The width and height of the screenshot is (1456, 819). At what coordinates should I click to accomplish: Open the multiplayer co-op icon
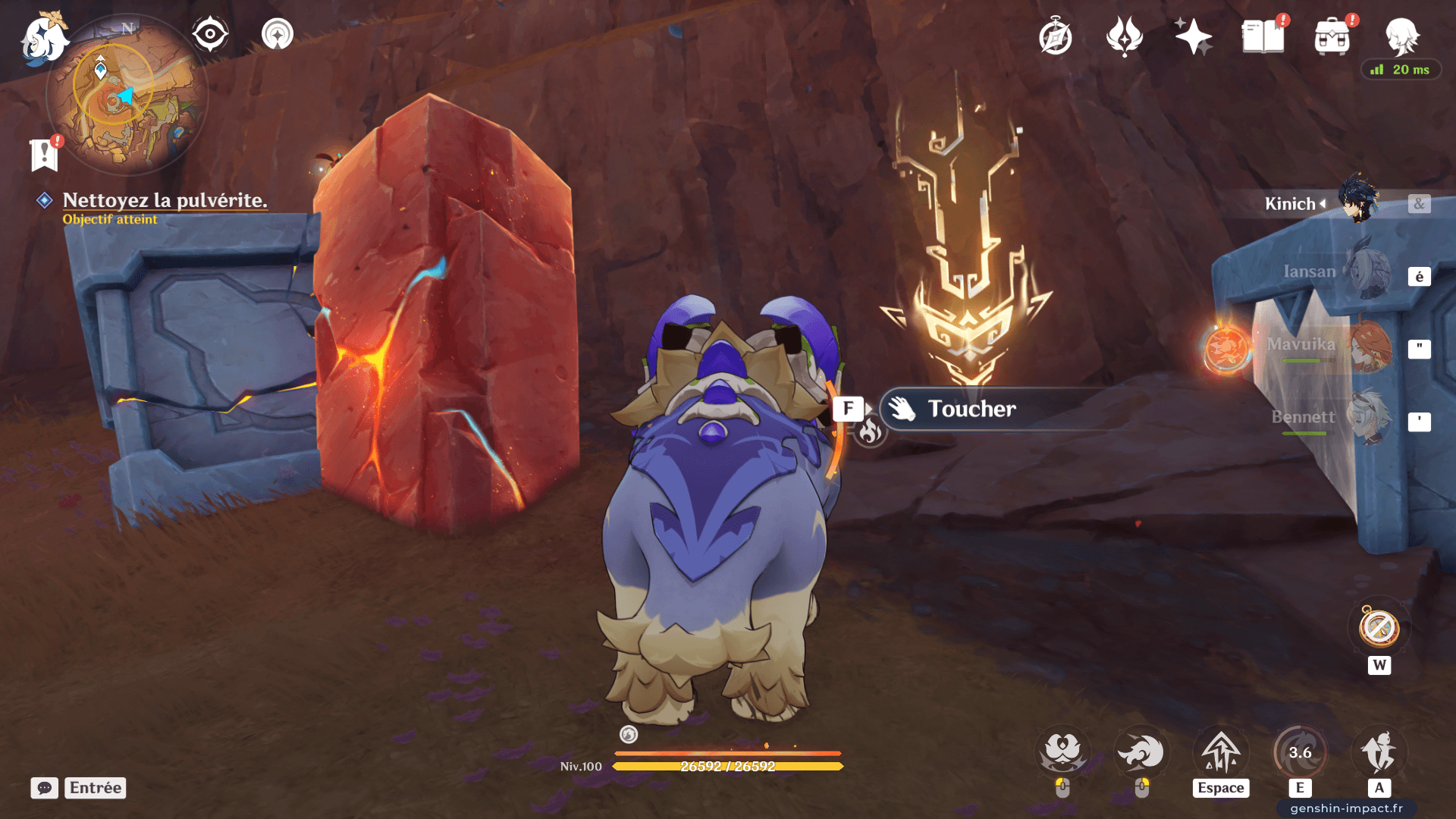click(x=278, y=34)
